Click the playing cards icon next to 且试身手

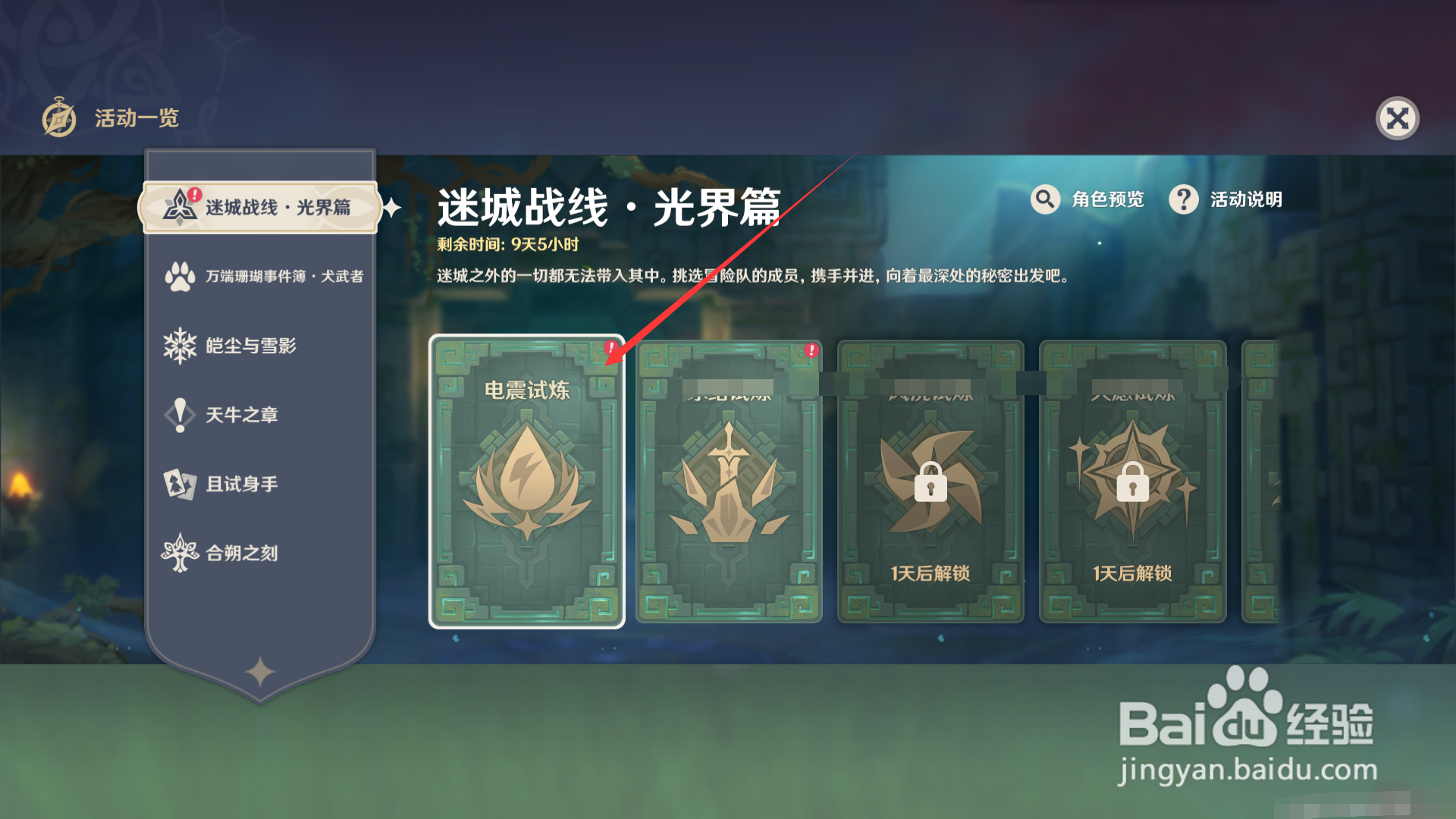180,484
